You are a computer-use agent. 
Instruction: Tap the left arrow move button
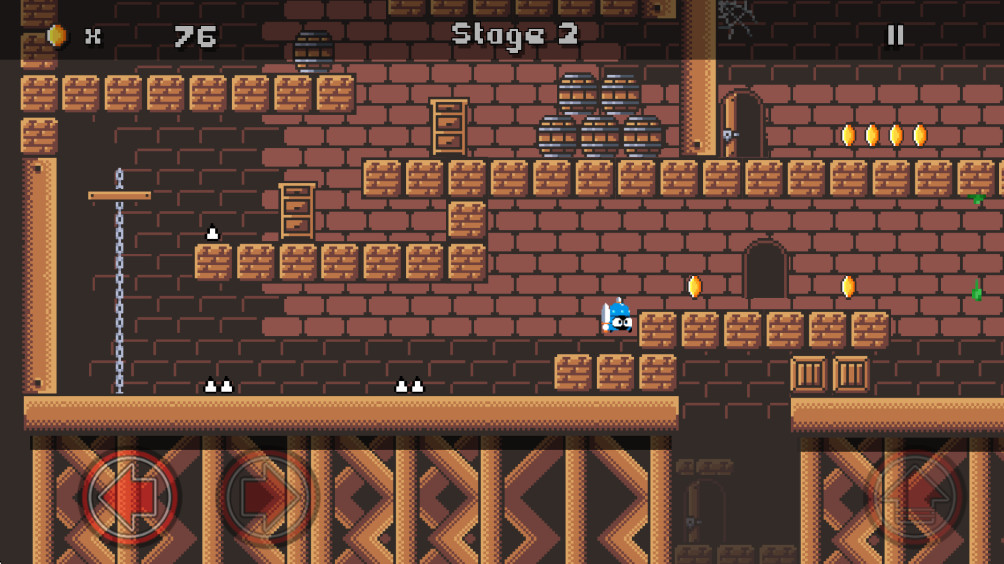(130, 496)
